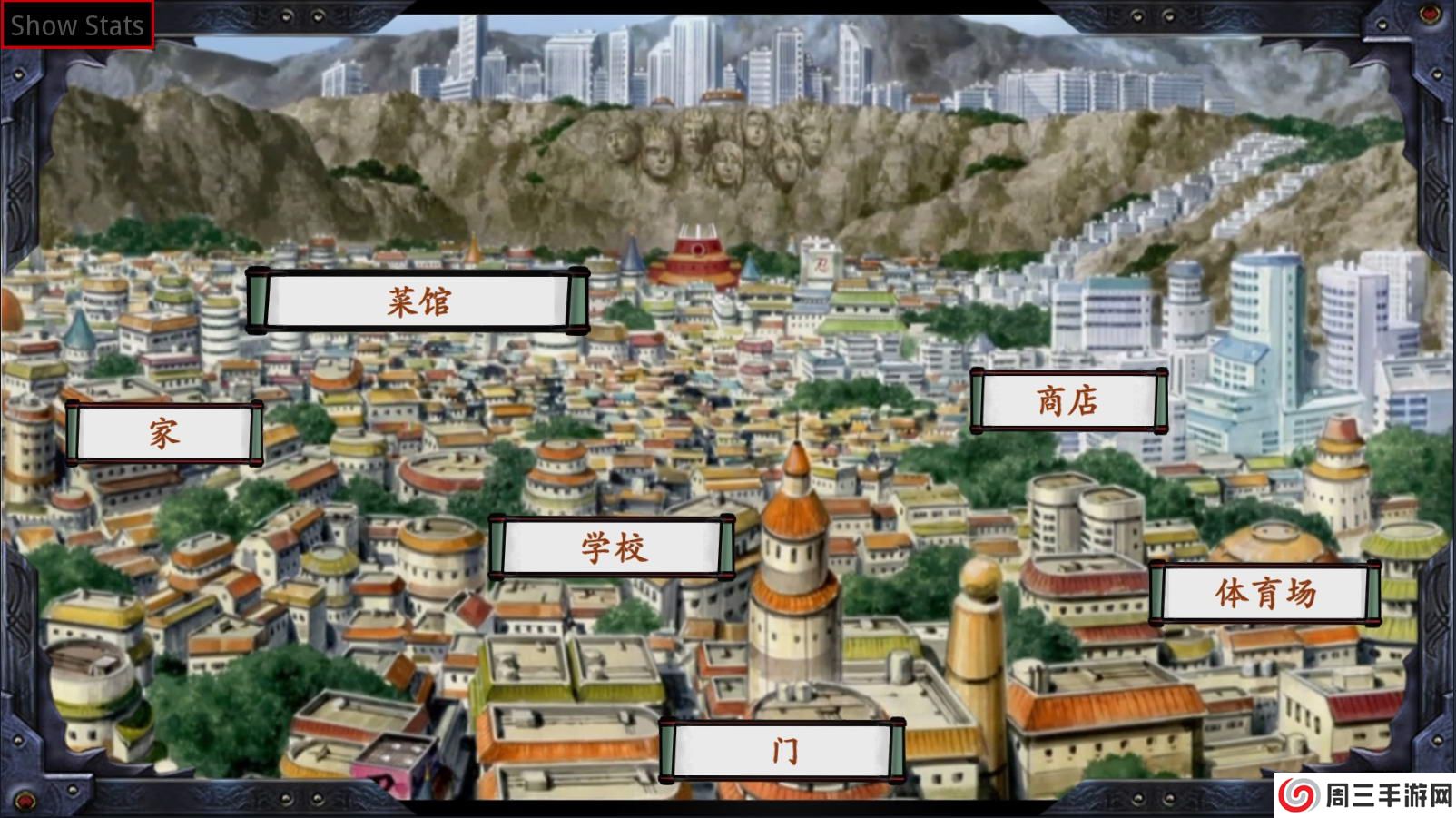1456x818 pixels.
Task: Go to the 菜馆 restaurant location
Action: [418, 301]
